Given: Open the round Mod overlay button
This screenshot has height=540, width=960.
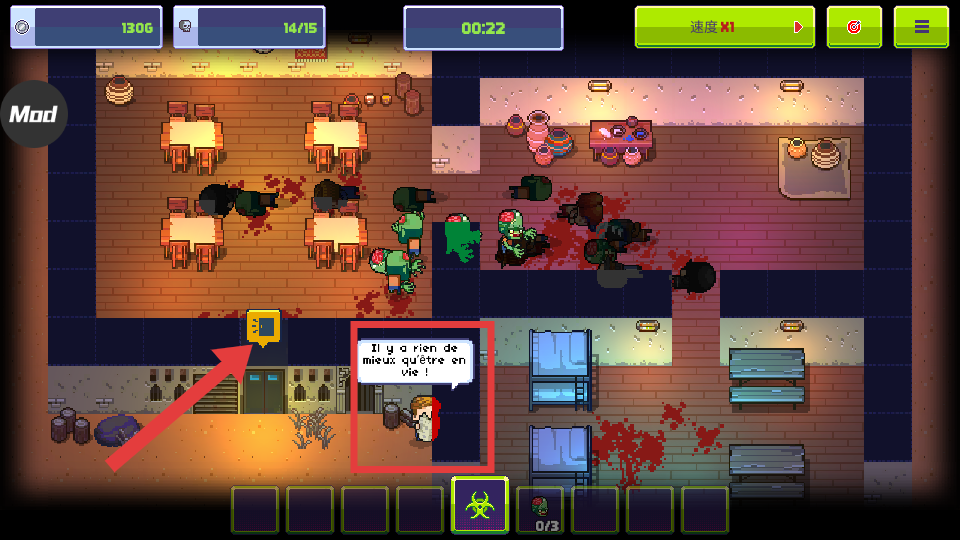Looking at the screenshot, I should coord(32,114).
